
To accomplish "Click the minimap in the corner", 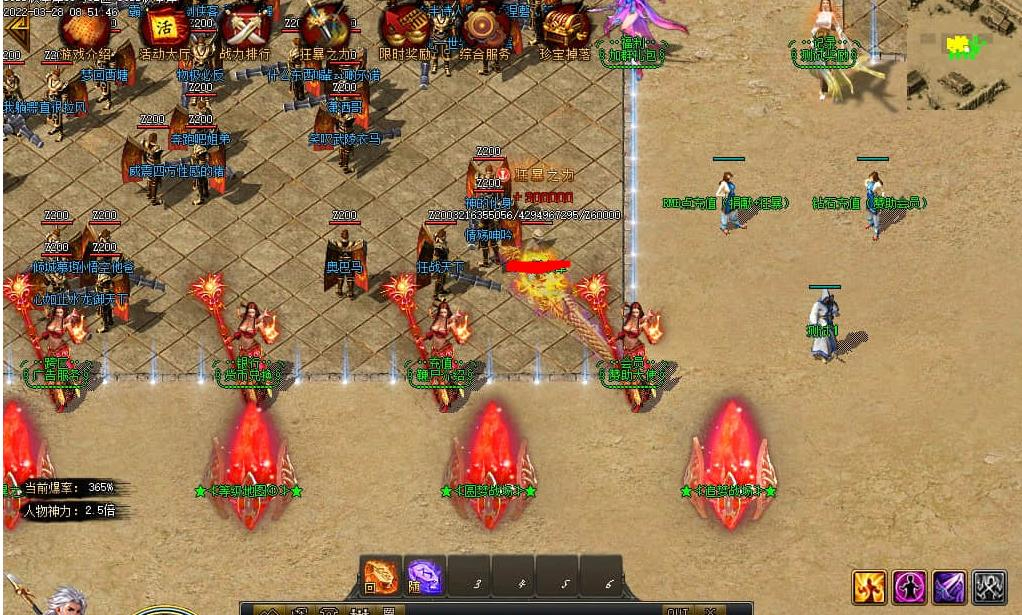I will click(963, 54).
